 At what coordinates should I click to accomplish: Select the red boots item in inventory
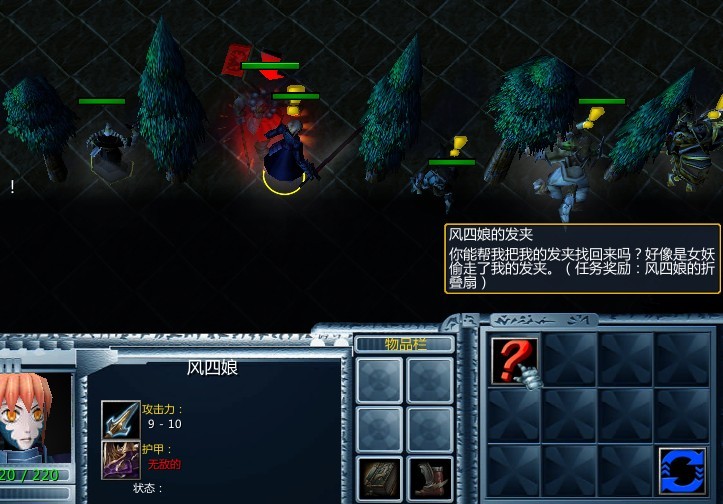(431, 478)
